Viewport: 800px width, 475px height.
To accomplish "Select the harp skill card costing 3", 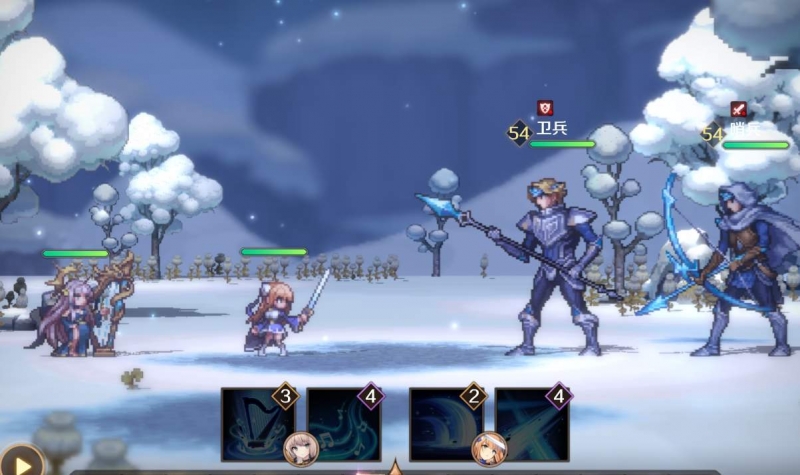I will click(257, 424).
